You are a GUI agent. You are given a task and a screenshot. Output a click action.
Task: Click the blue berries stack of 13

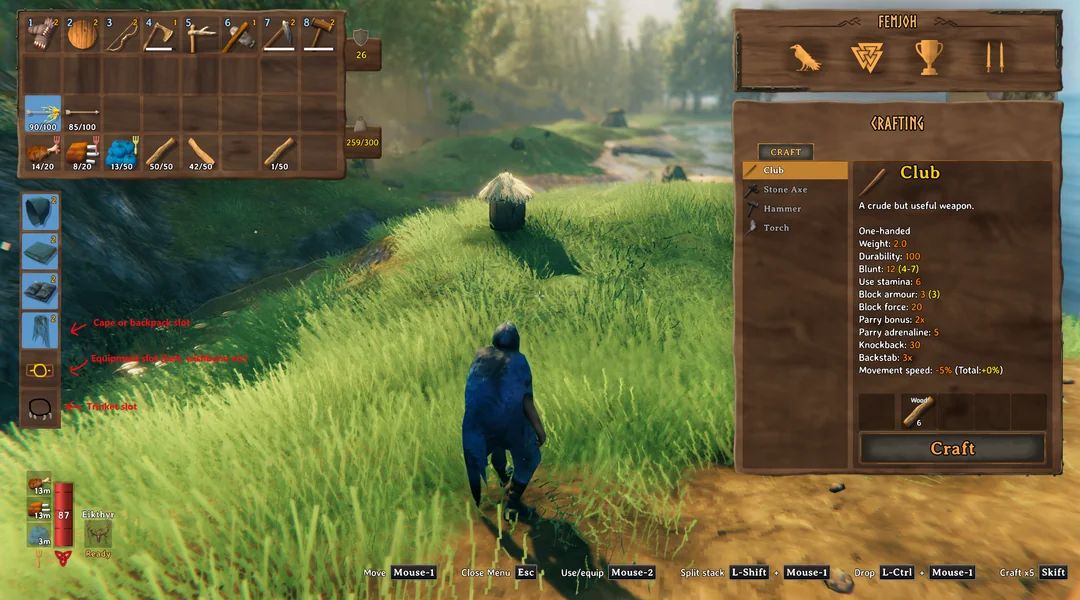point(121,152)
